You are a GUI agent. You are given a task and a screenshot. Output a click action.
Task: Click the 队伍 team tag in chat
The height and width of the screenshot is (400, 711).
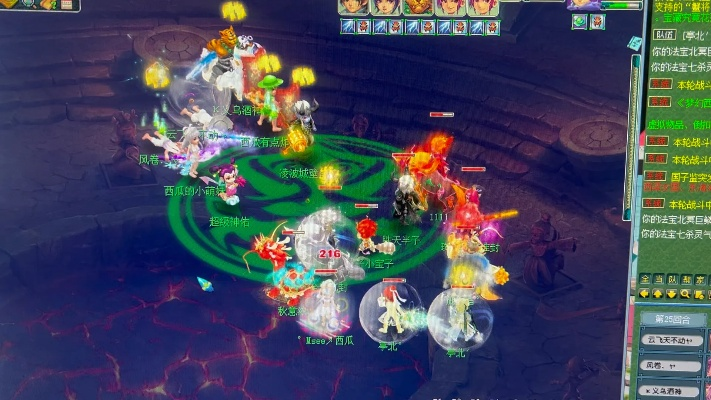[663, 34]
